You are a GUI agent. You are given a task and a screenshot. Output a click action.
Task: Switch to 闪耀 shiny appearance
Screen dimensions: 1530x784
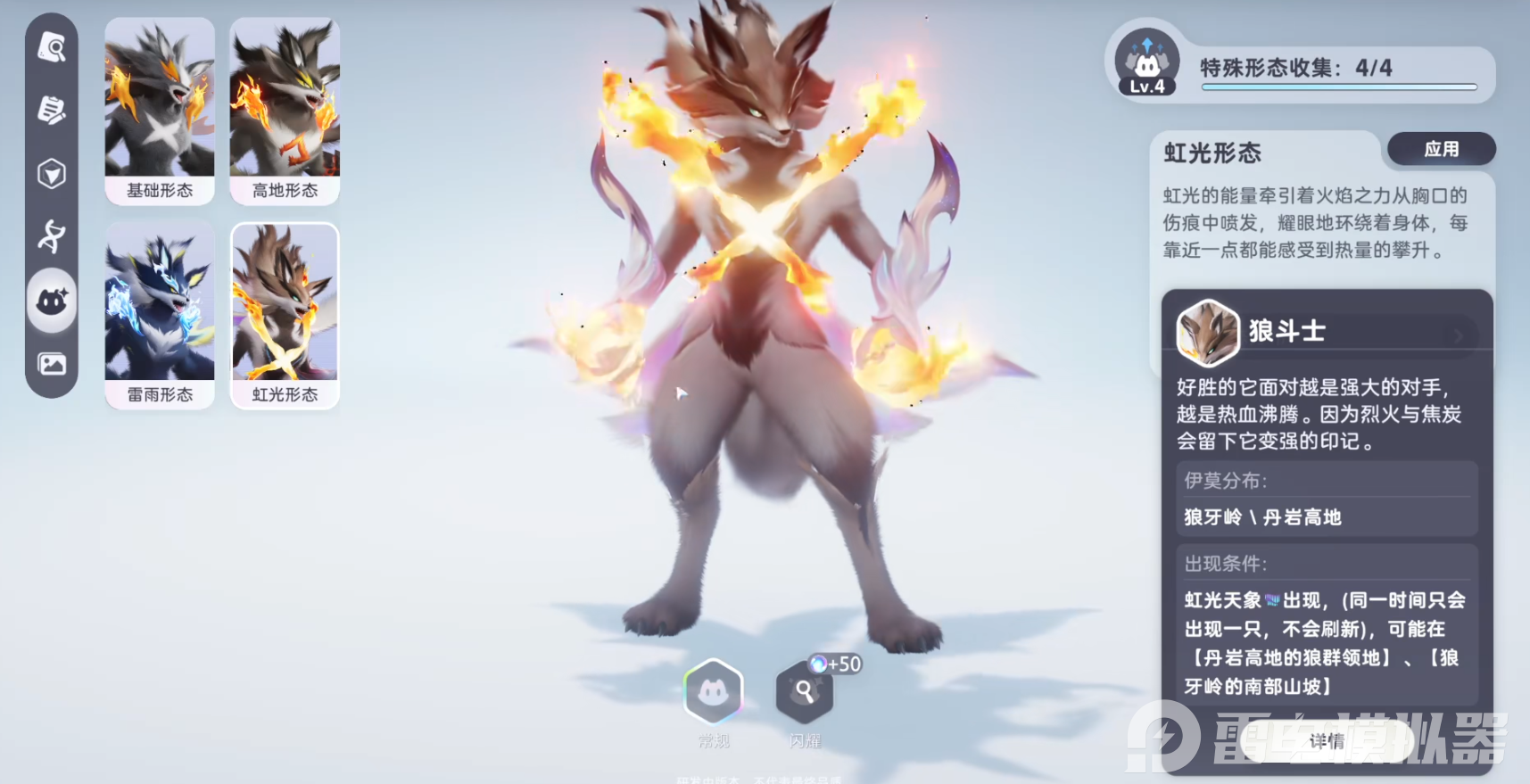click(x=804, y=692)
